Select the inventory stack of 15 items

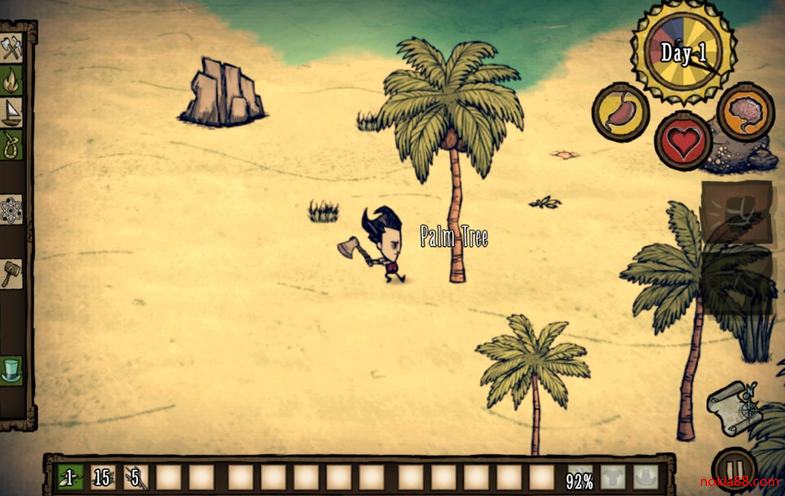pyautogui.click(x=102, y=478)
